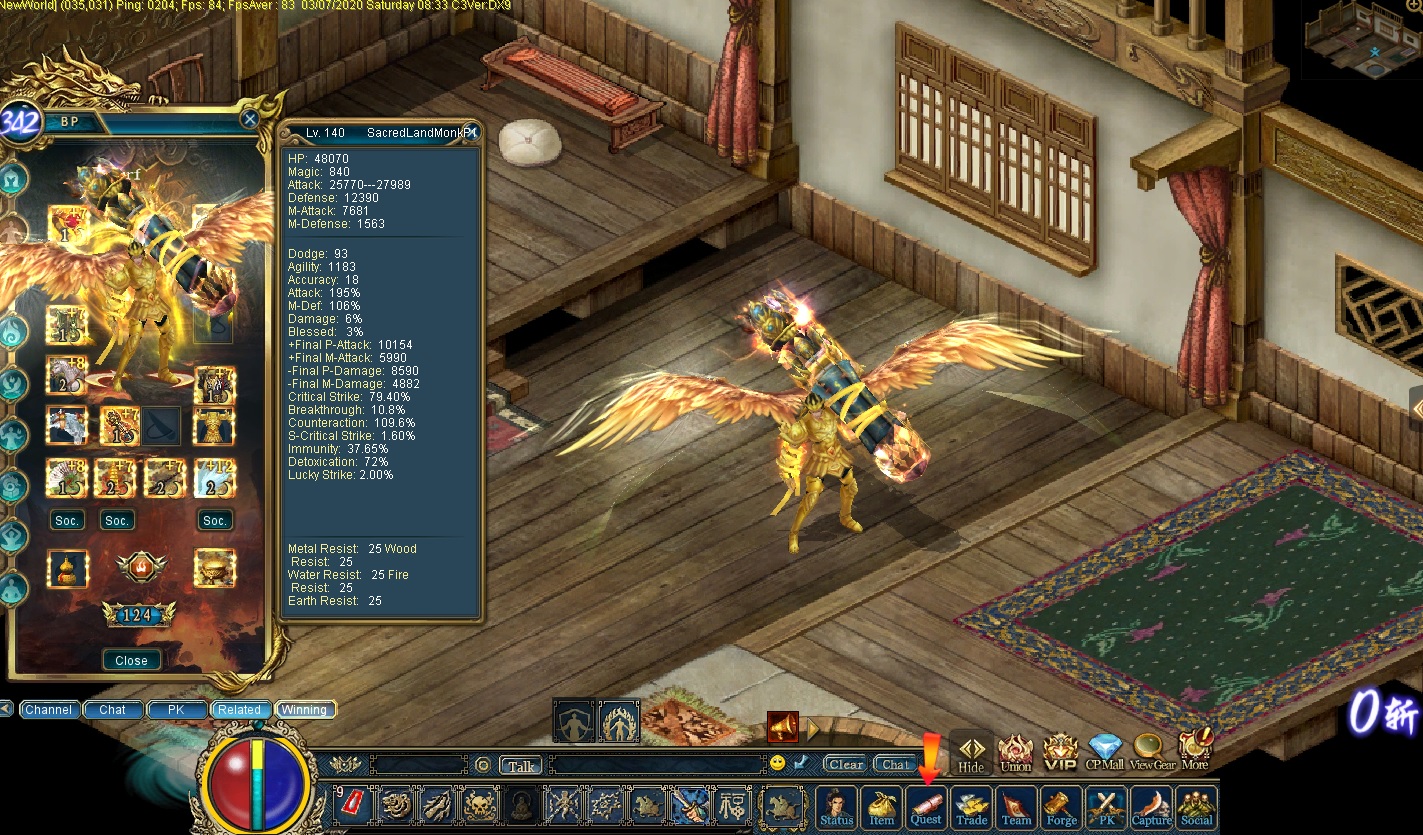Click the View Gear magnifier icon
The height and width of the screenshot is (835, 1423).
1151,751
